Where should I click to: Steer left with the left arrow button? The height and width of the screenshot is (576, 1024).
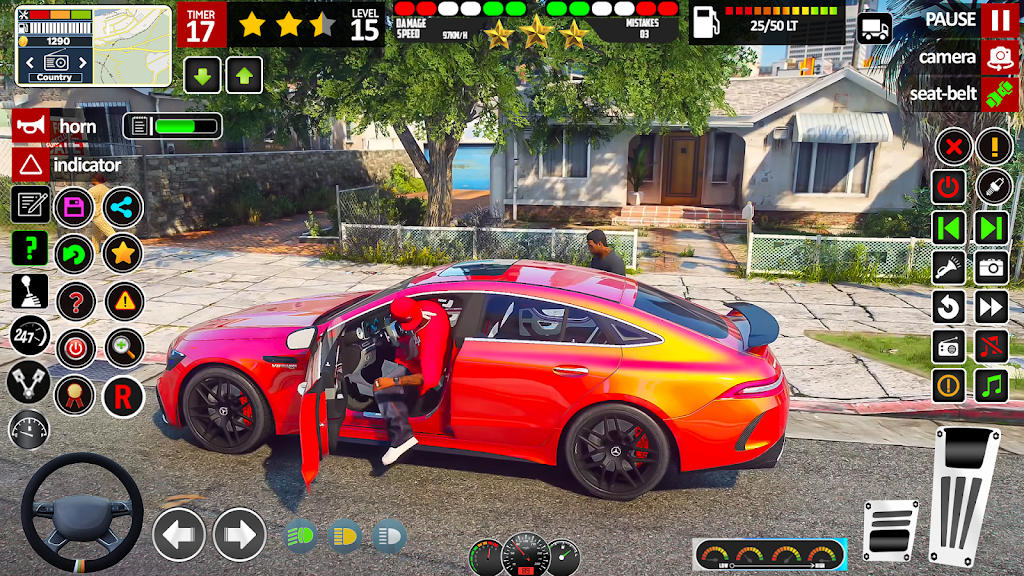point(179,534)
